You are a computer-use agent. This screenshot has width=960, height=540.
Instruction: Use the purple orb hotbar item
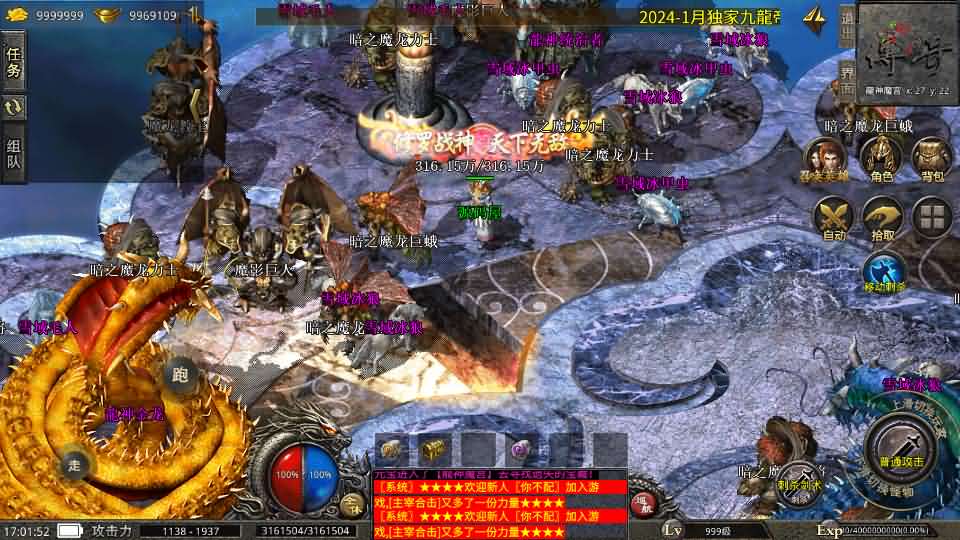point(520,449)
